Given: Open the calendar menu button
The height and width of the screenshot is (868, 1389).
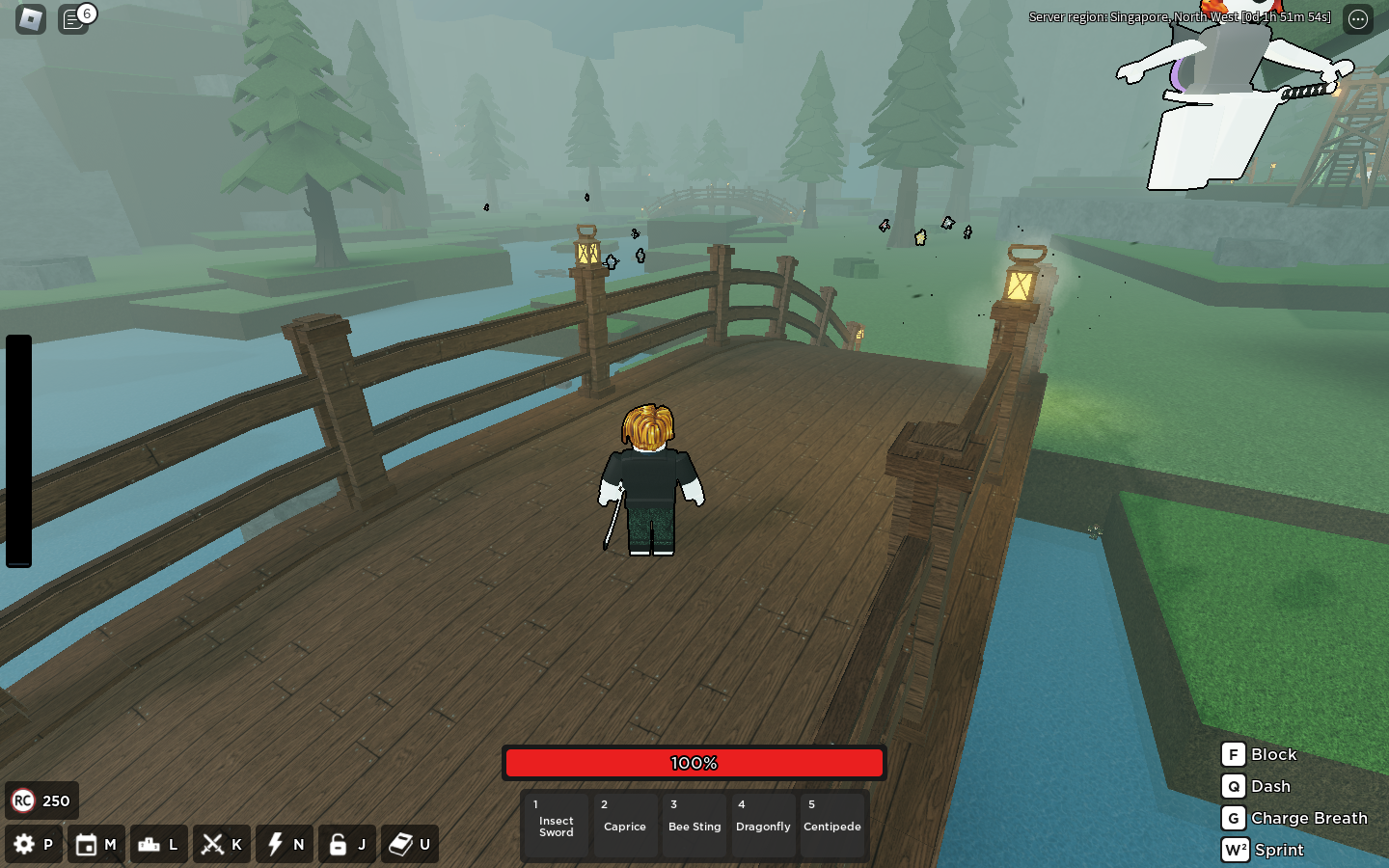Looking at the screenshot, I should point(87,845).
